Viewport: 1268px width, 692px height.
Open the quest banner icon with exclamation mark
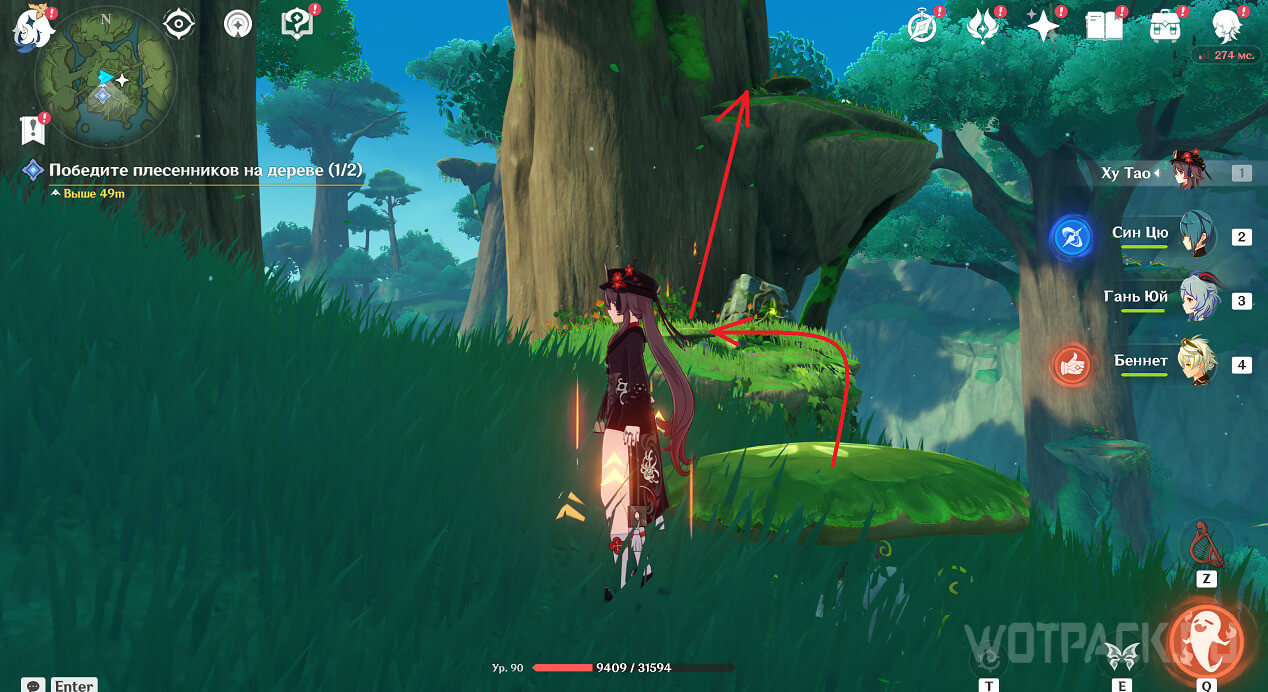pos(33,129)
